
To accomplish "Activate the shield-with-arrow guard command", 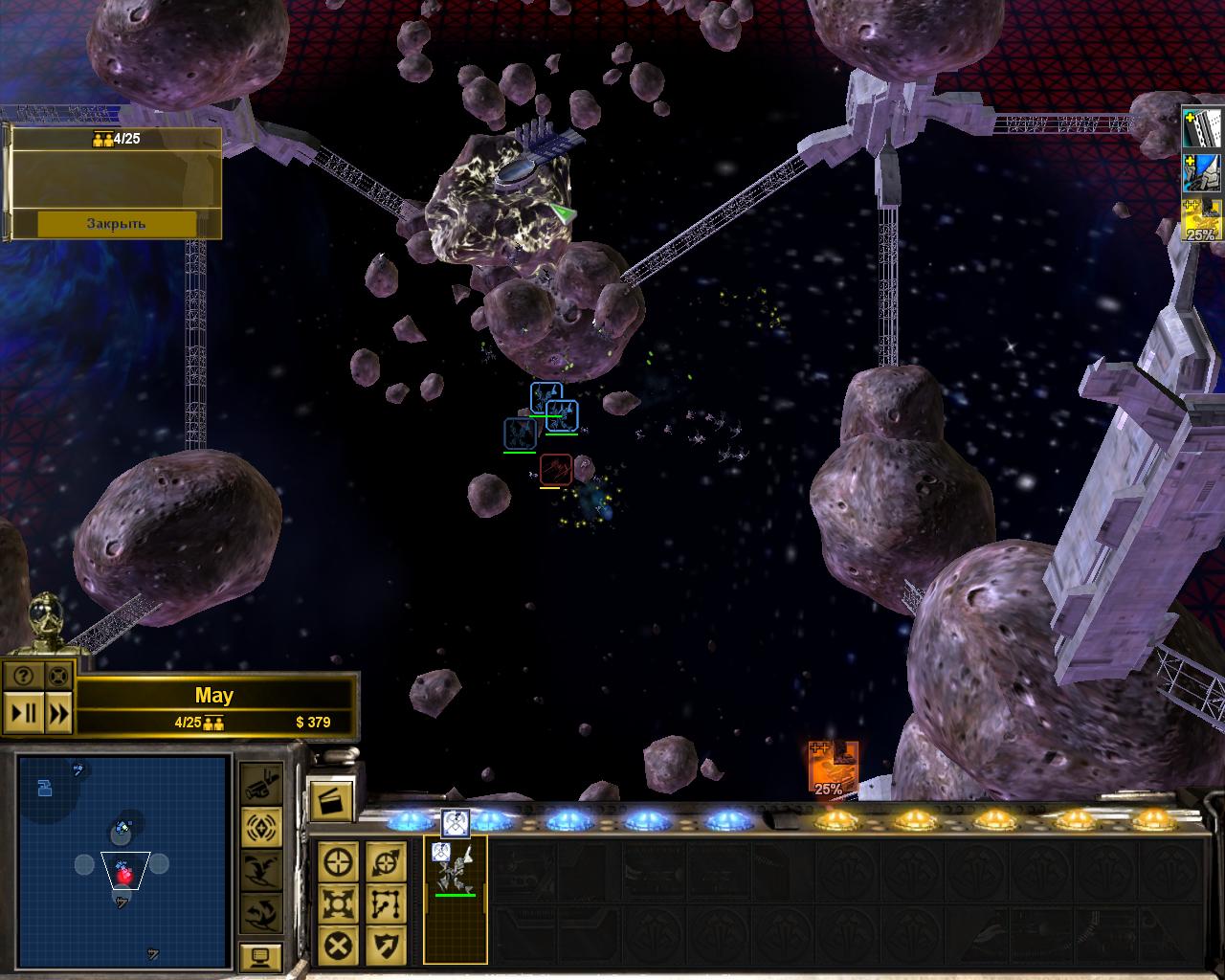I will click(386, 945).
